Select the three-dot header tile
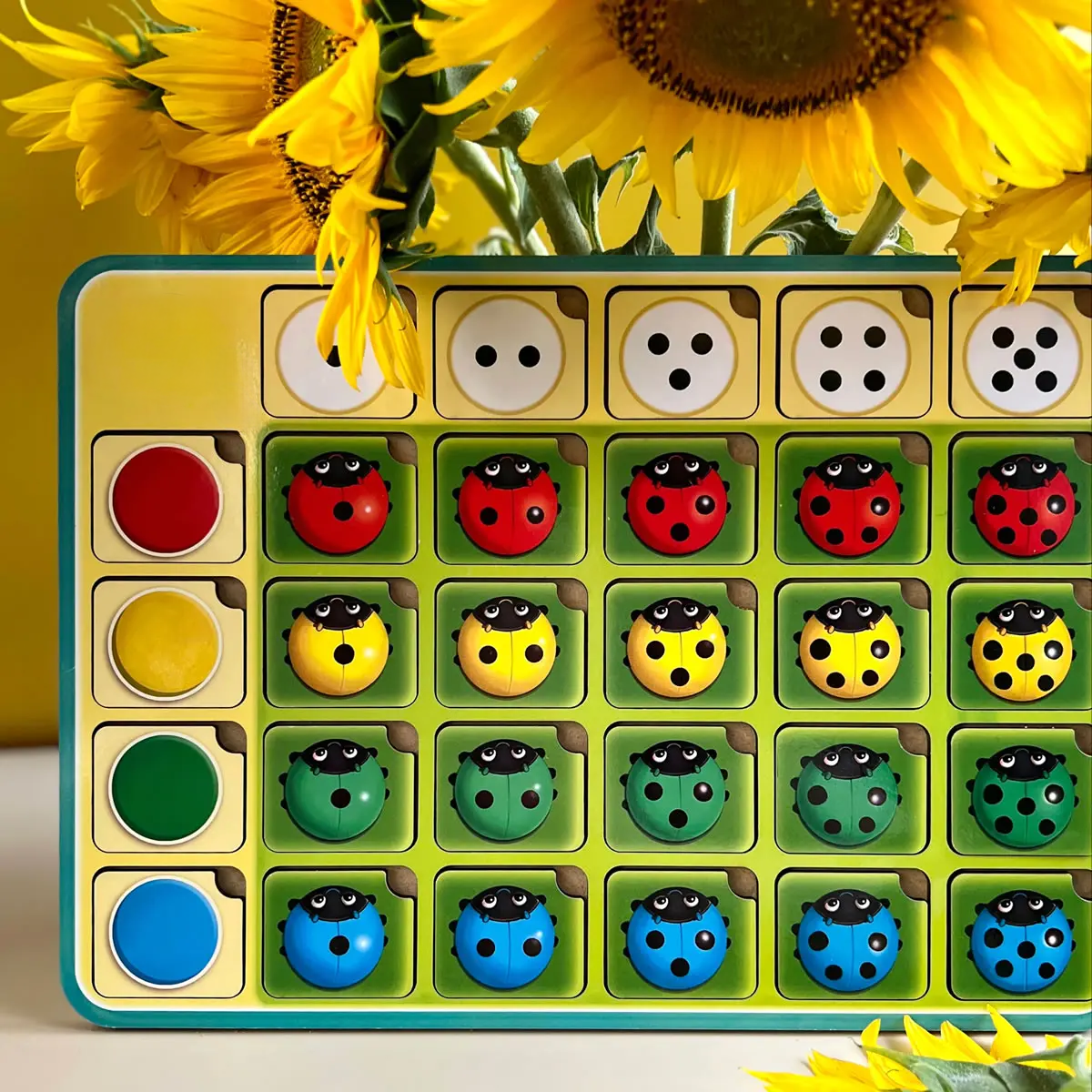 pyautogui.click(x=679, y=355)
